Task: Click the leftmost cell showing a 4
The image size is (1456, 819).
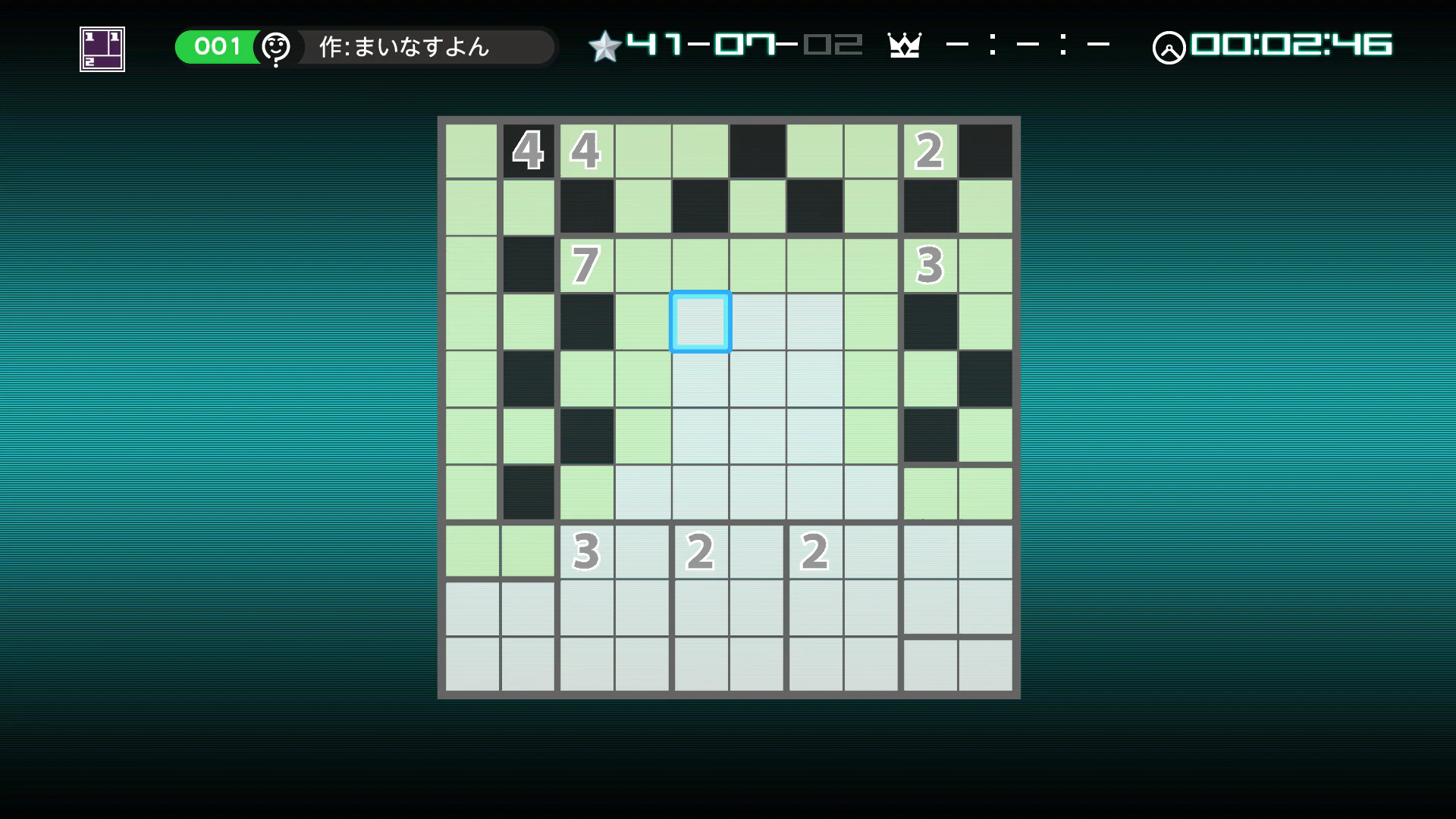Action: click(x=529, y=151)
